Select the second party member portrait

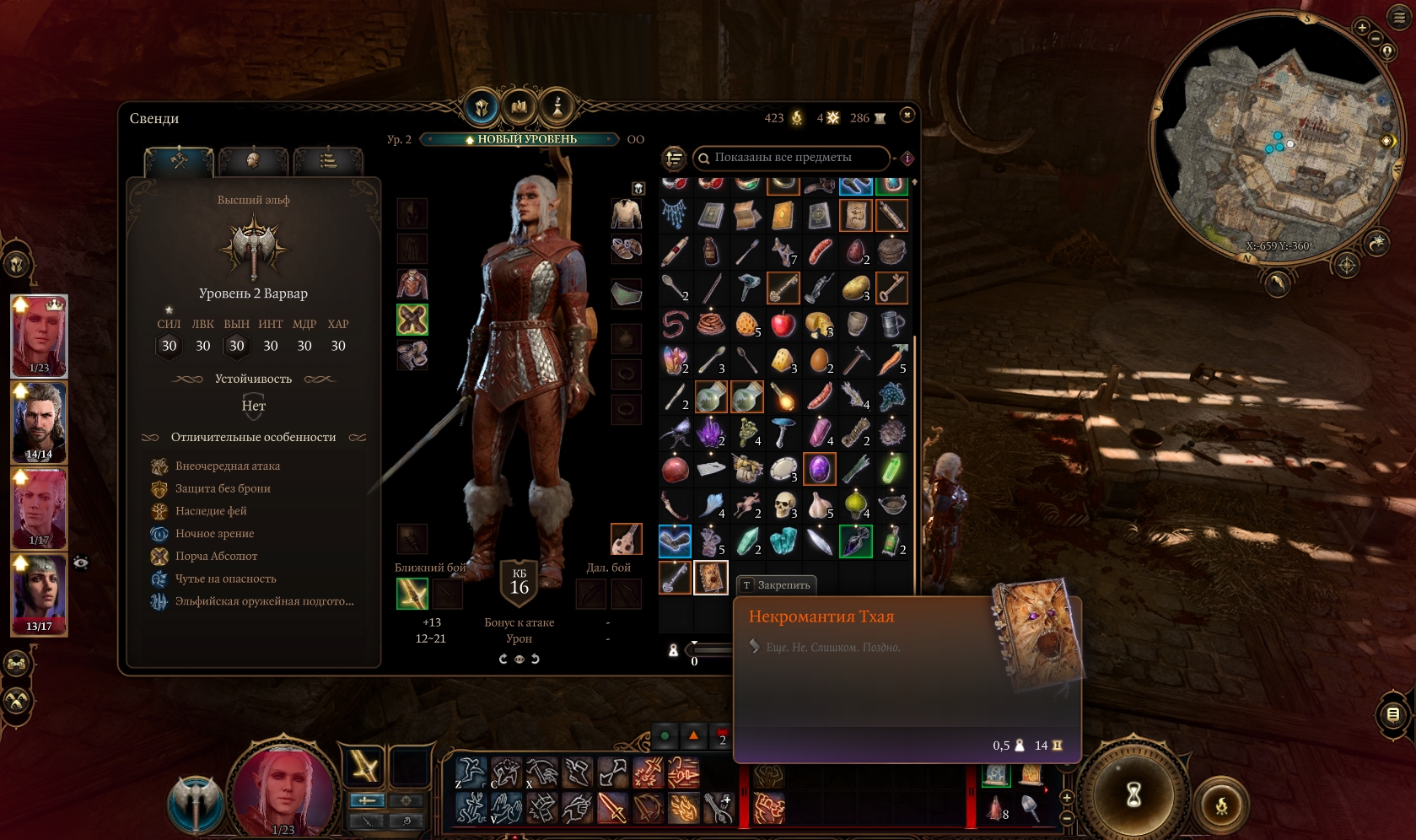click(x=39, y=422)
